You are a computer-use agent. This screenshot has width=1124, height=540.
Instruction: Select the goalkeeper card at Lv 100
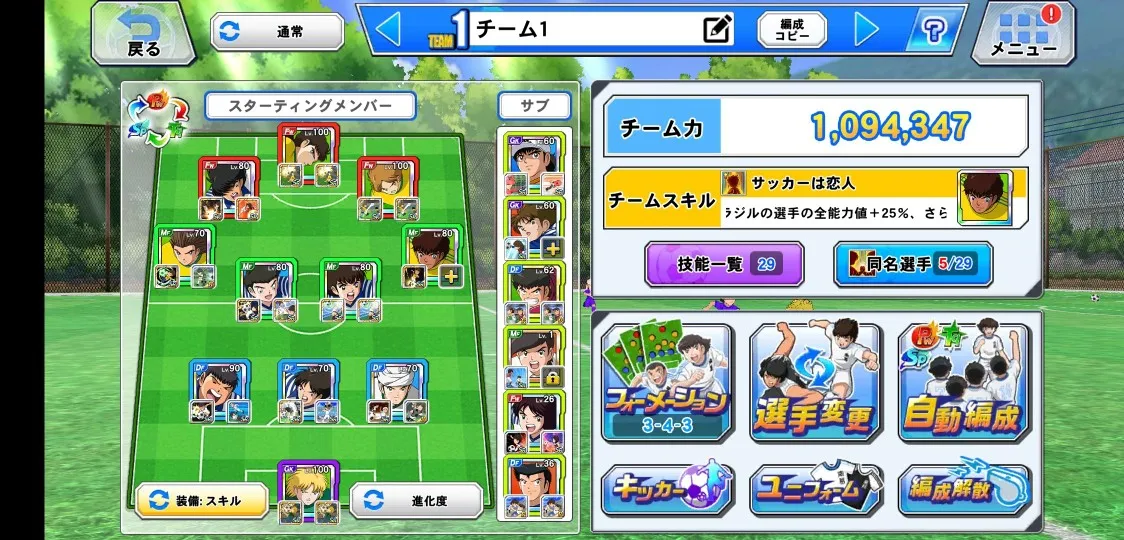coord(307,489)
